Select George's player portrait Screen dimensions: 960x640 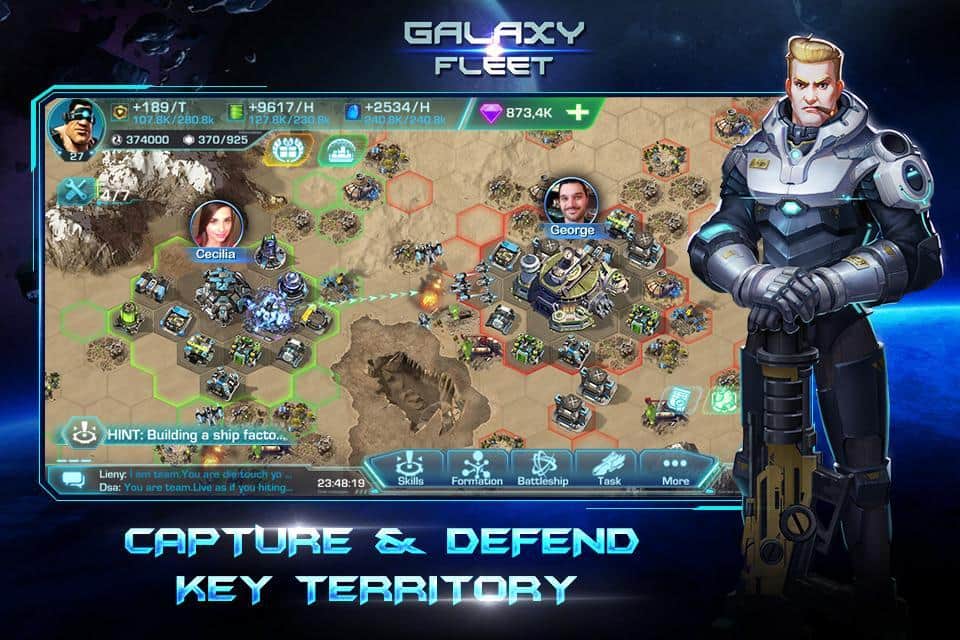(570, 200)
